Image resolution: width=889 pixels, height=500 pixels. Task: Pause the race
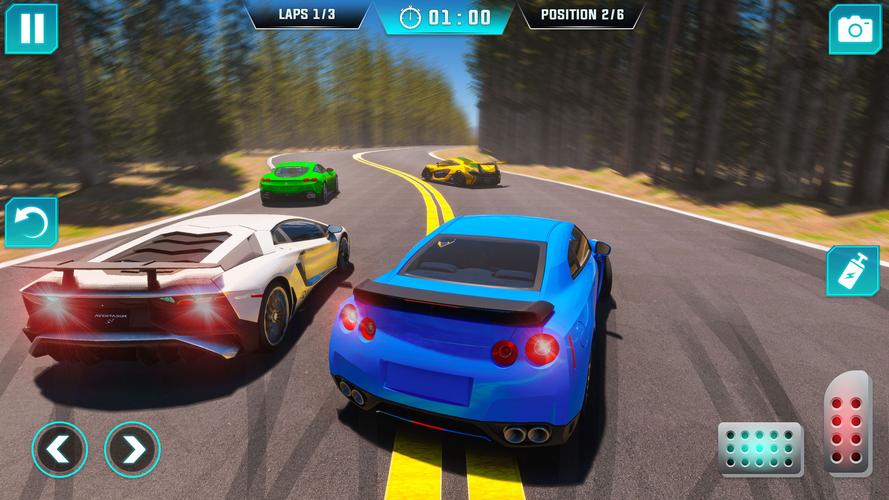coord(31,28)
